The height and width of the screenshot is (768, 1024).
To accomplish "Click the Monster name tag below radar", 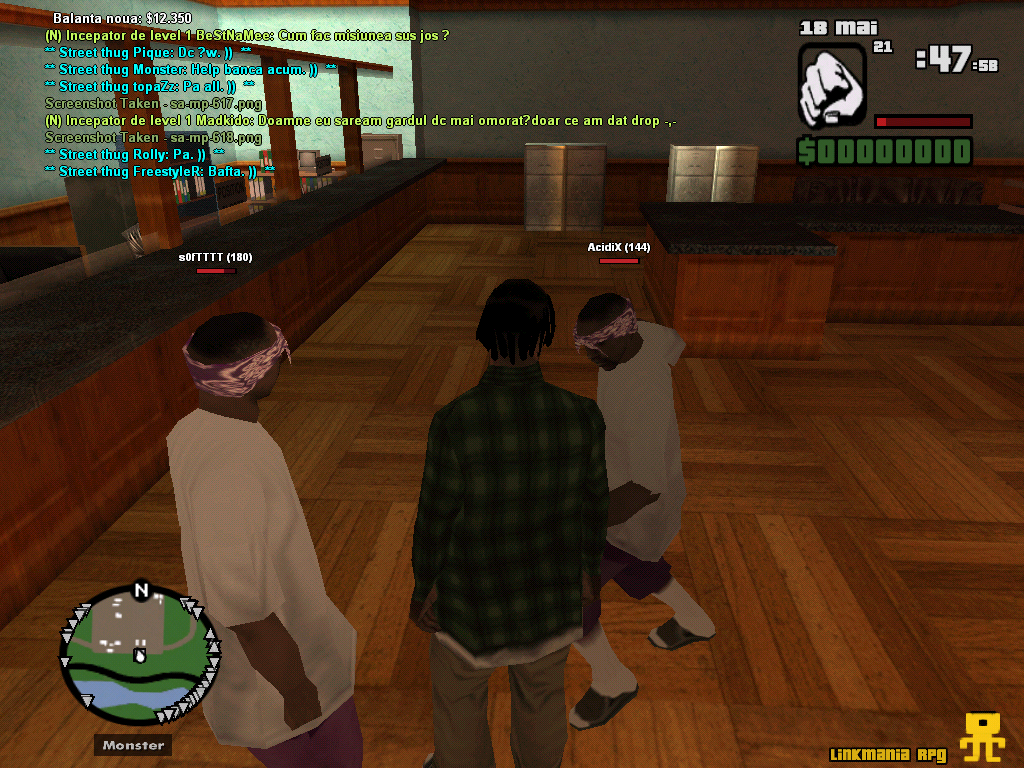I will (133, 745).
